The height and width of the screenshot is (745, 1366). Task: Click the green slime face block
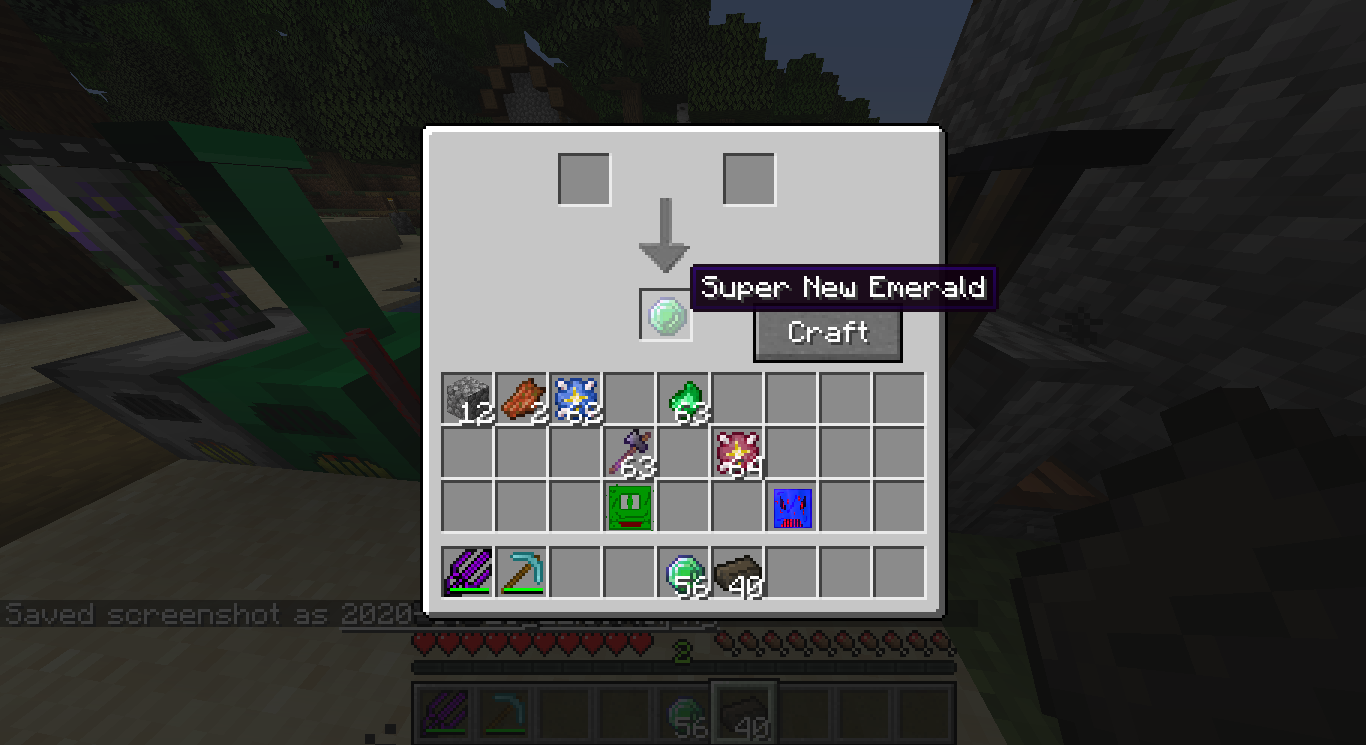point(630,506)
